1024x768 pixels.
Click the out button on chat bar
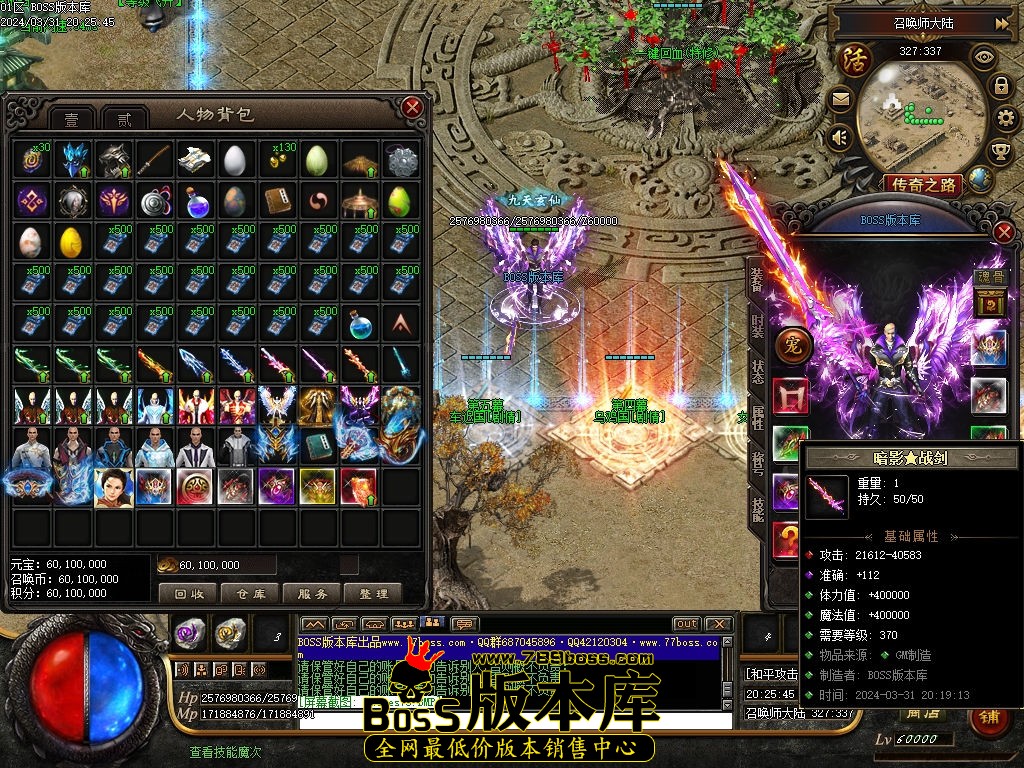pyautogui.click(x=686, y=624)
